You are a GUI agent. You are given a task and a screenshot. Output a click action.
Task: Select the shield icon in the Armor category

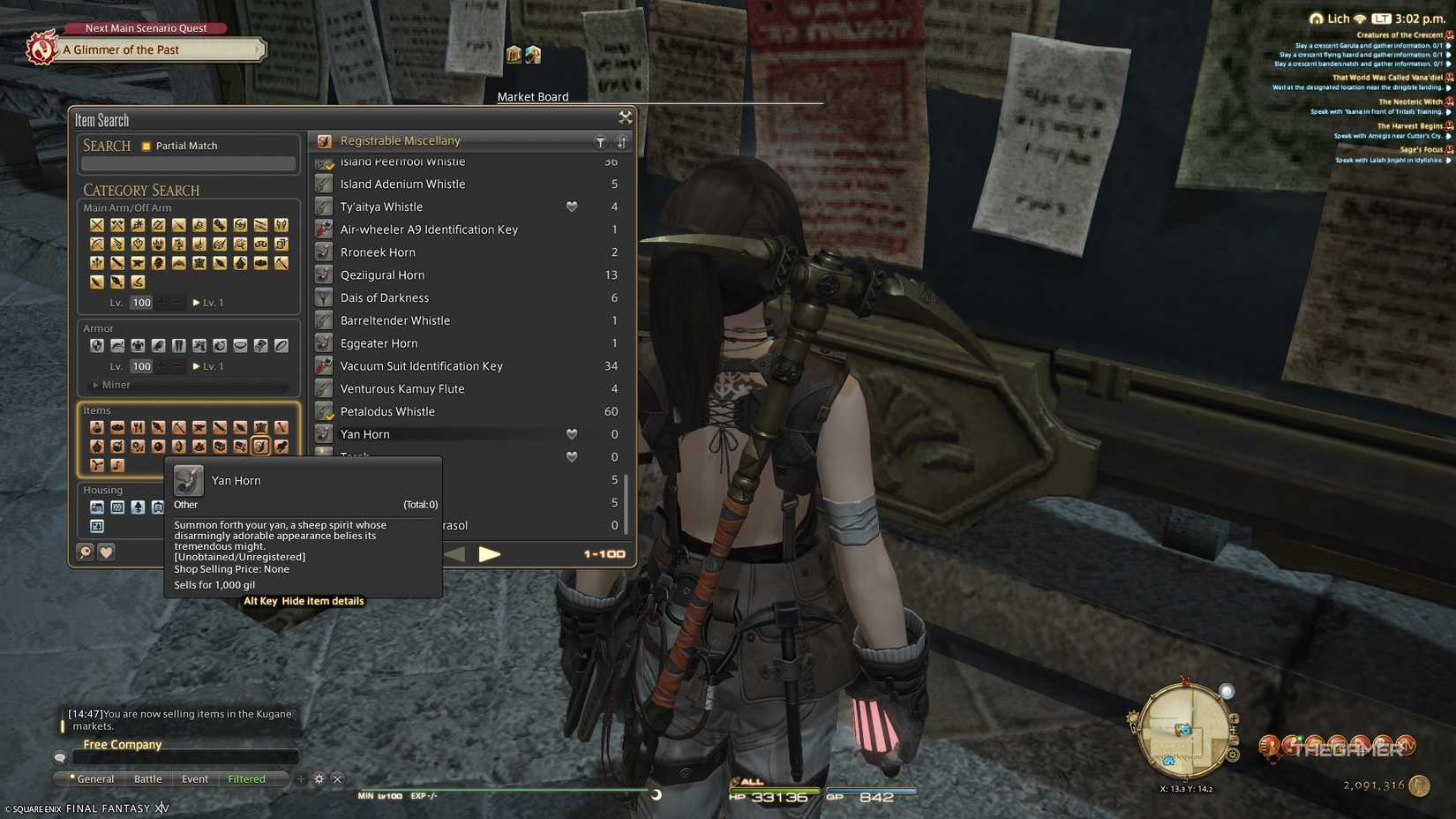pyautogui.click(x=97, y=346)
